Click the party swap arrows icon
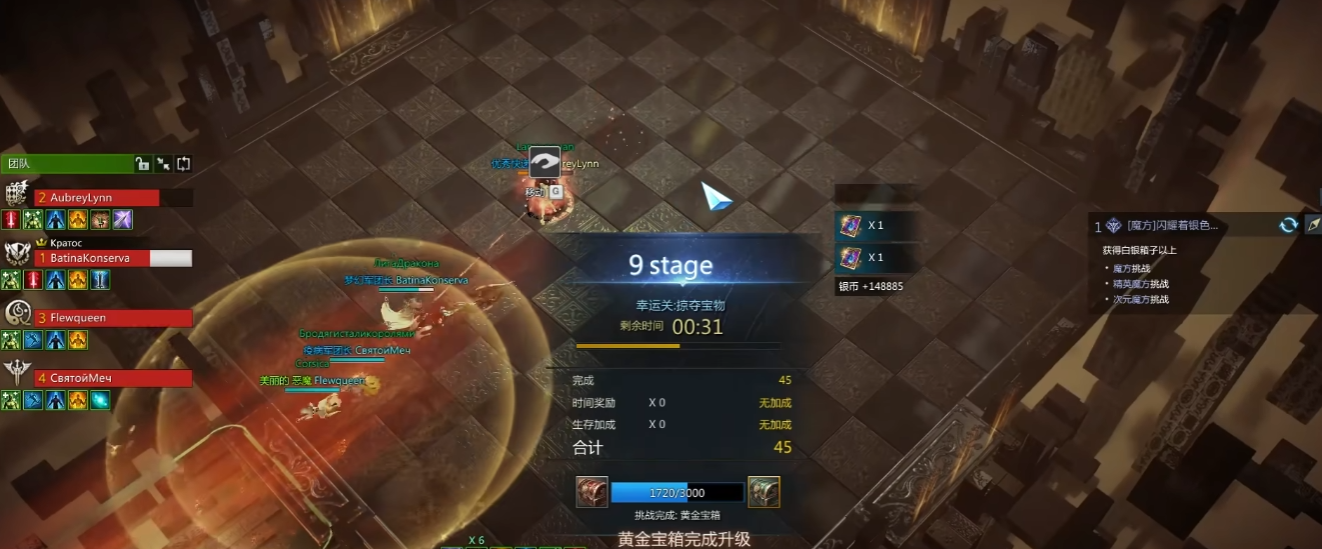 [x=183, y=164]
